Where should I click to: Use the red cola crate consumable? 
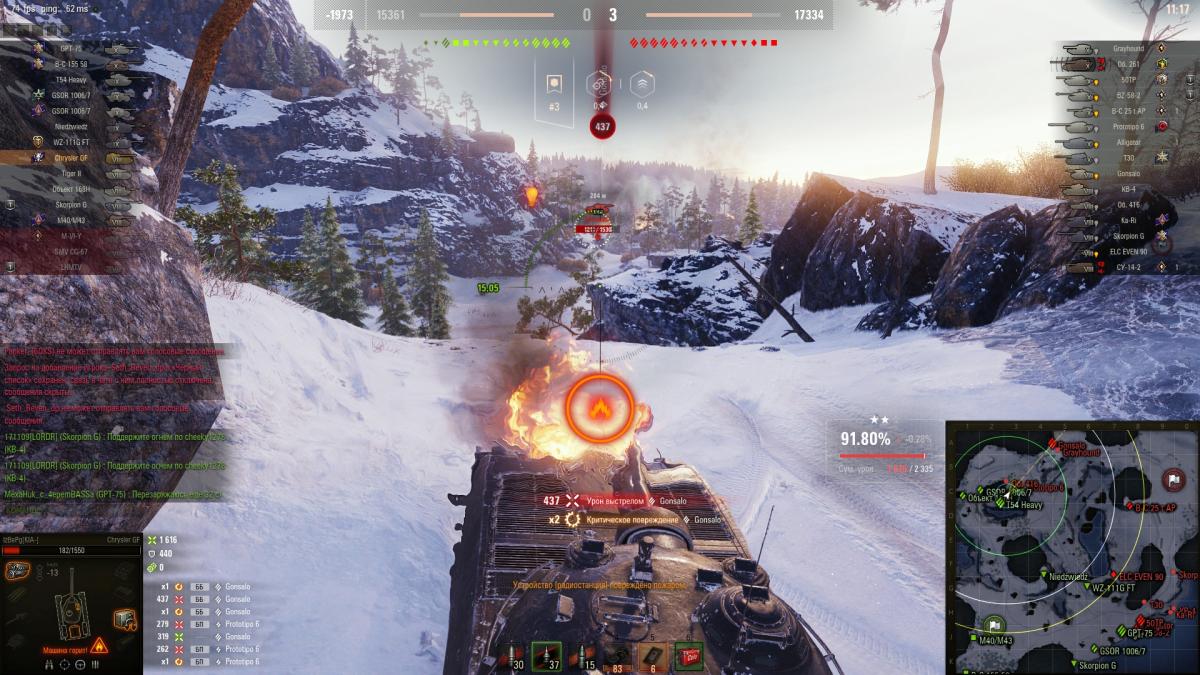(689, 655)
